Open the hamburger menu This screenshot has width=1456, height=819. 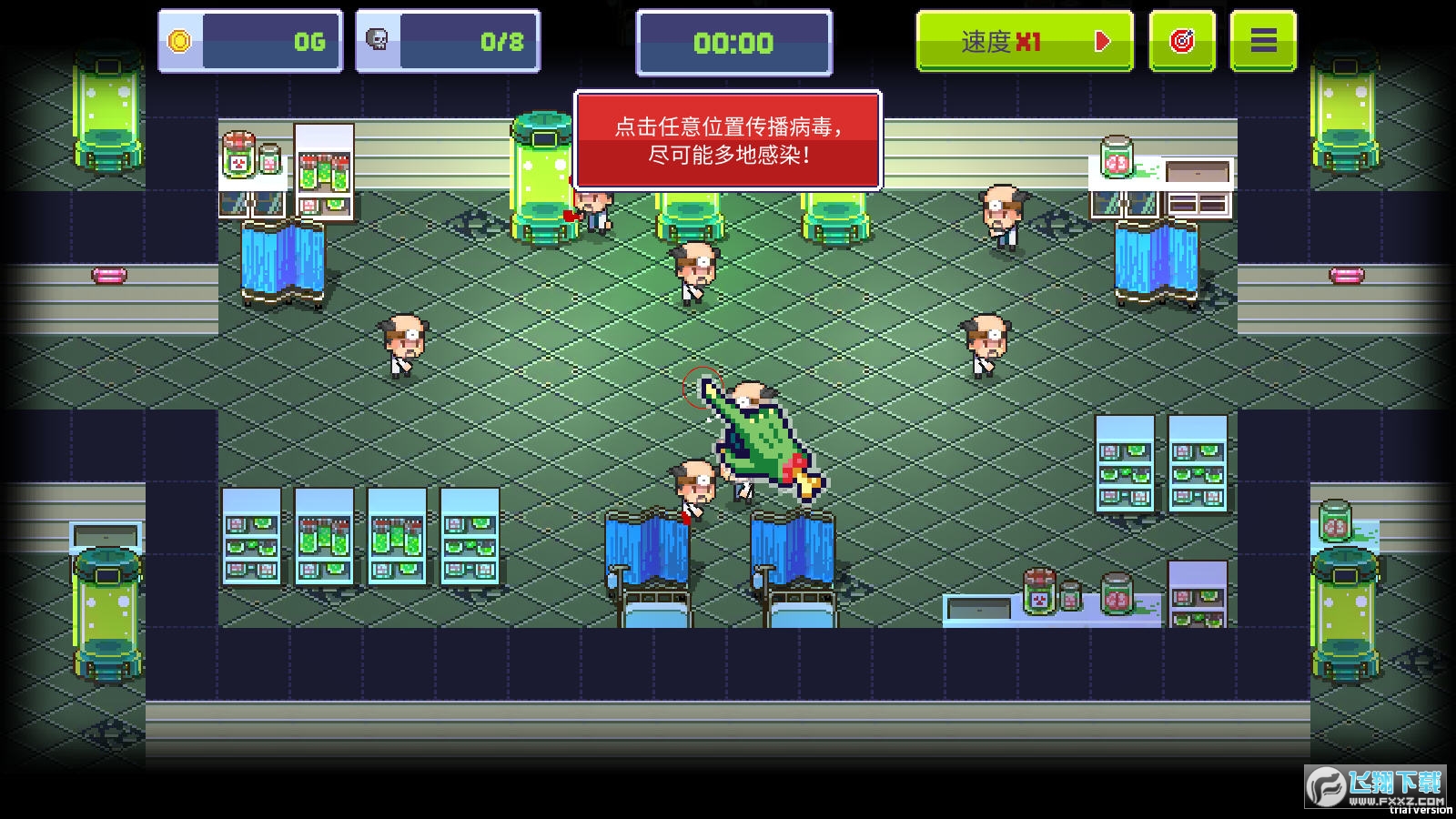tap(1262, 41)
